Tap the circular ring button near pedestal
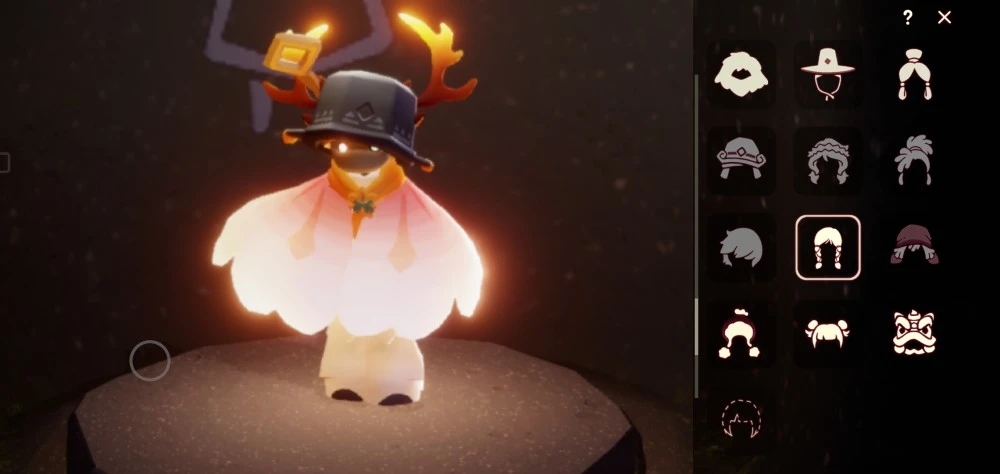 [x=150, y=361]
